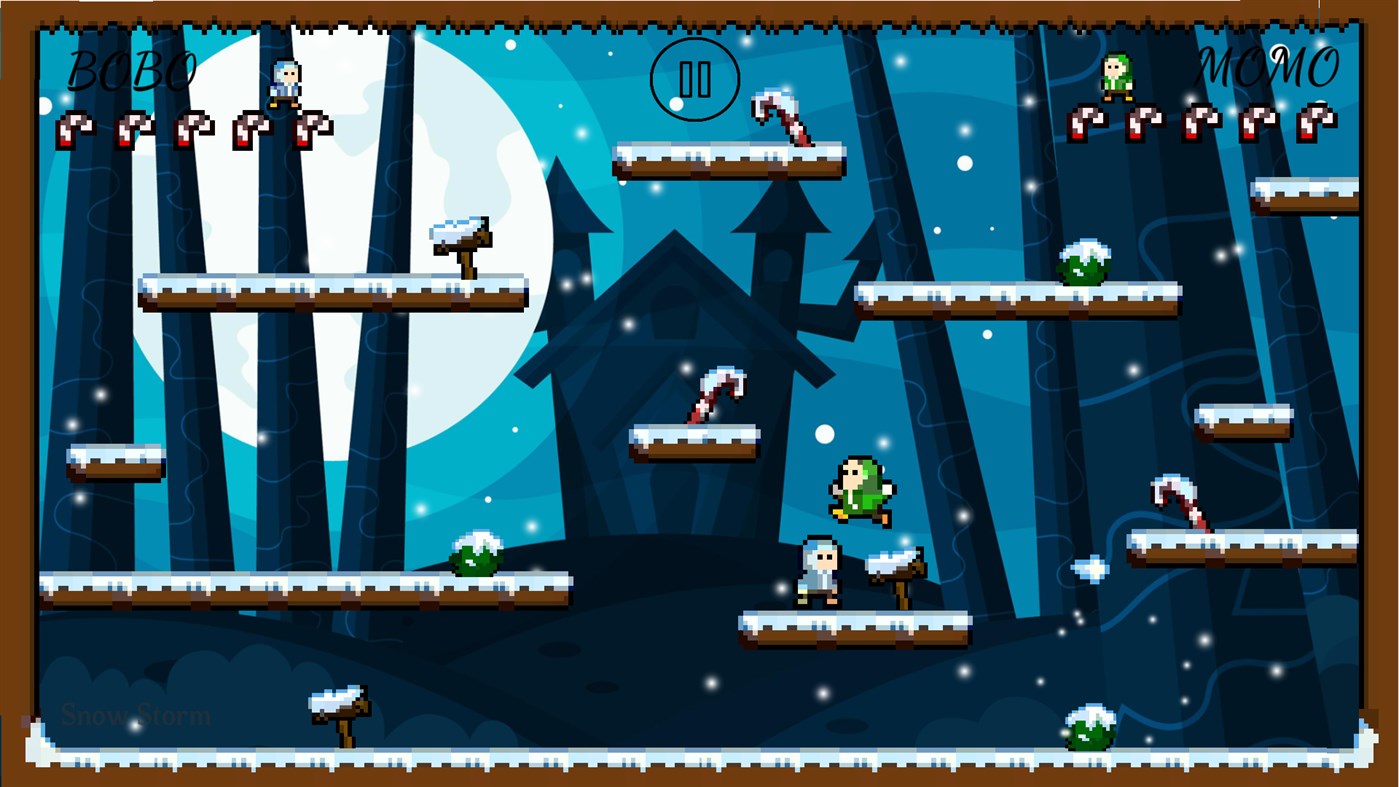Image resolution: width=1399 pixels, height=787 pixels.
Task: Click the Snow Storm title text
Action: click(x=136, y=715)
